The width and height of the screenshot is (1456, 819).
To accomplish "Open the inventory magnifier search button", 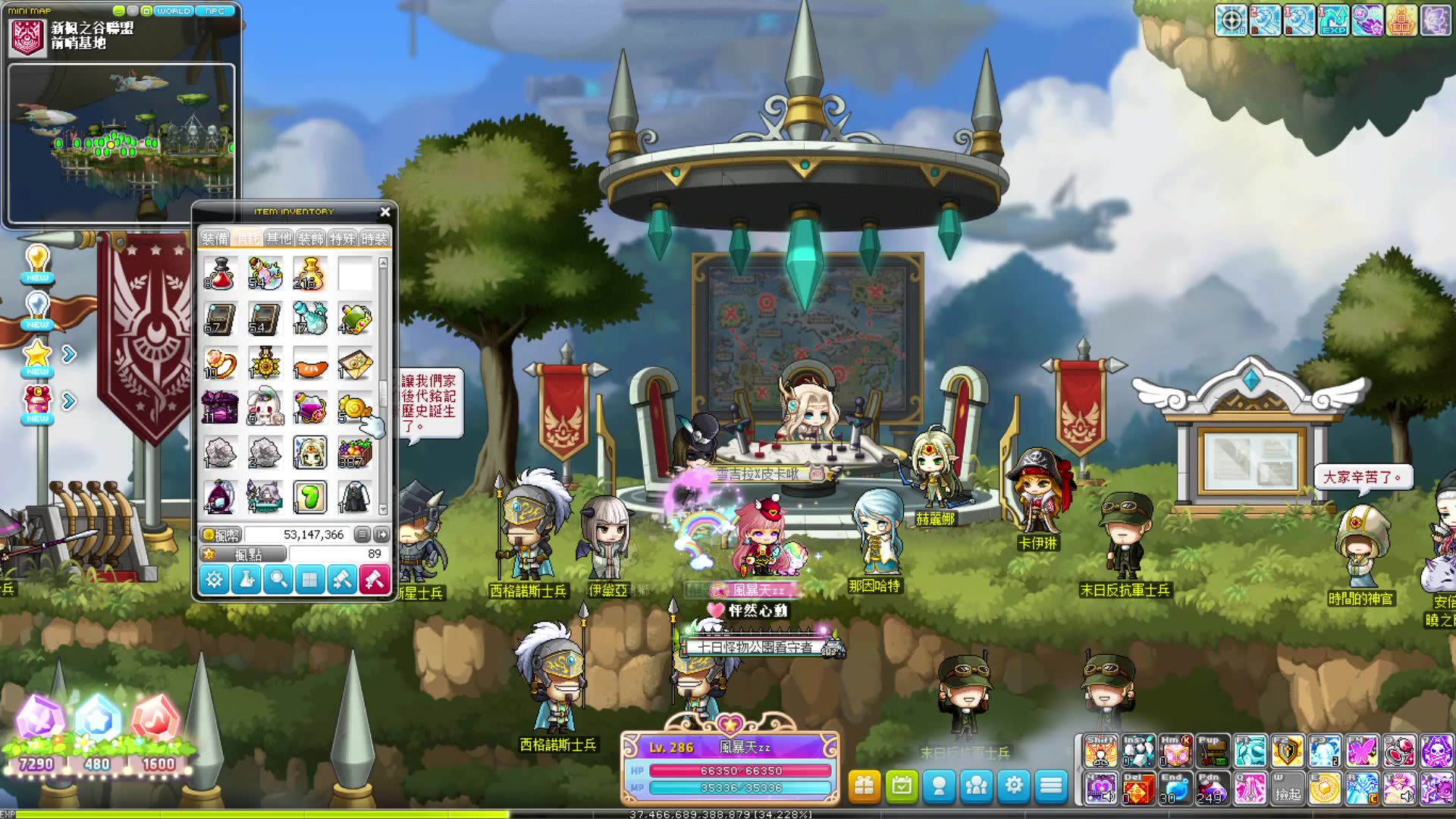I will [278, 580].
